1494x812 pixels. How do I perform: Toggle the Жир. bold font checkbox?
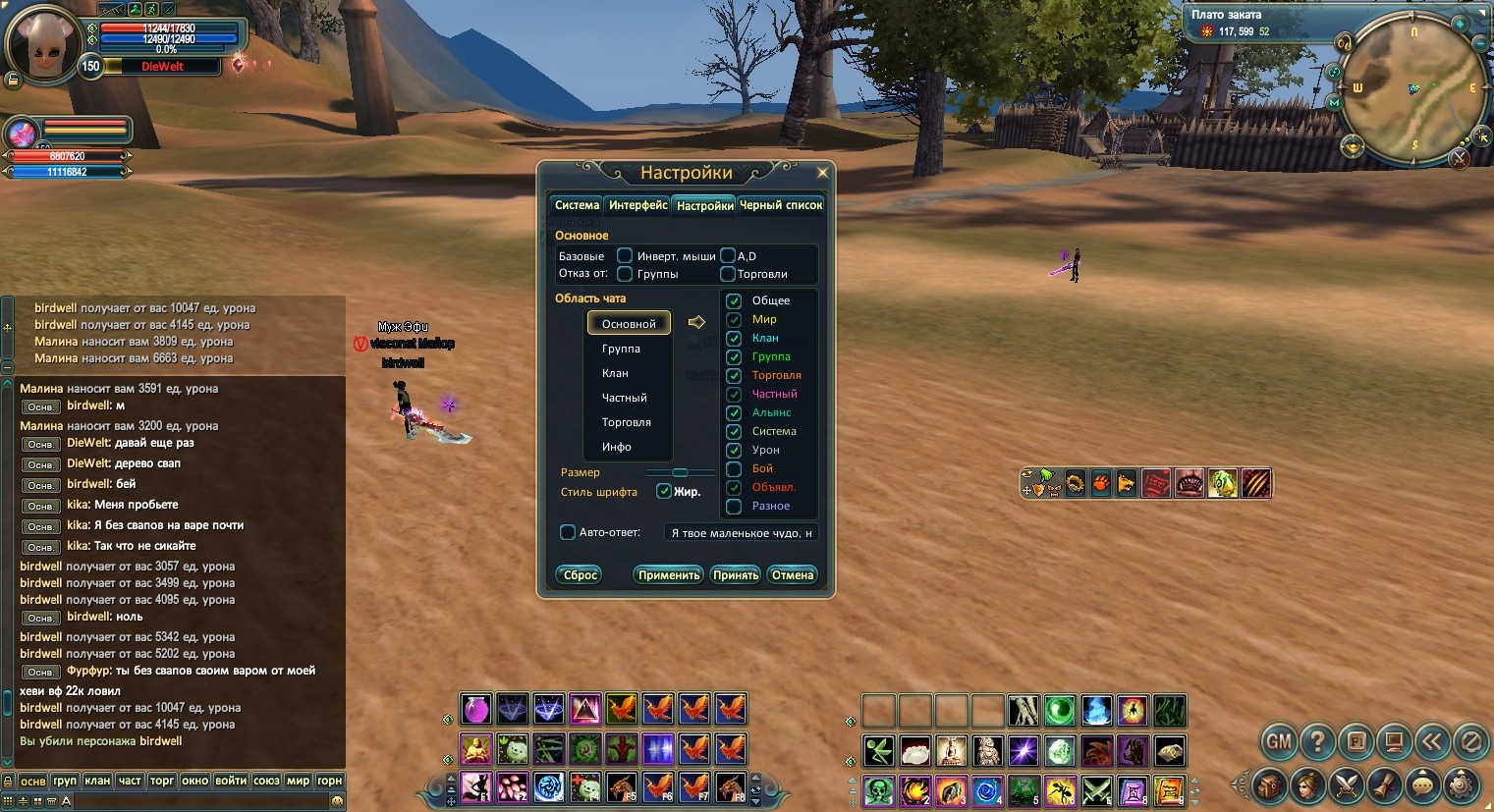664,491
